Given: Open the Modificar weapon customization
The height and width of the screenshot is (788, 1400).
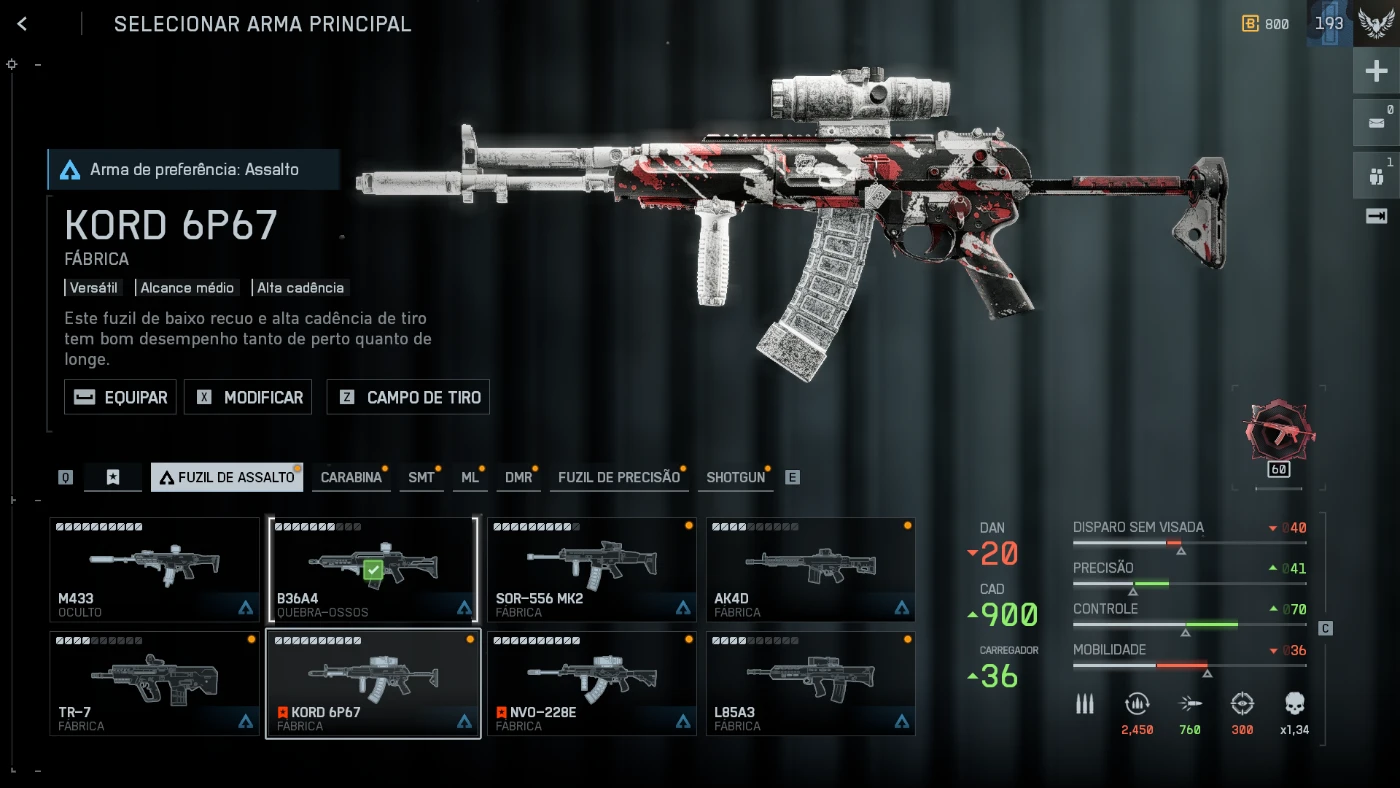Looking at the screenshot, I should click(x=248, y=397).
